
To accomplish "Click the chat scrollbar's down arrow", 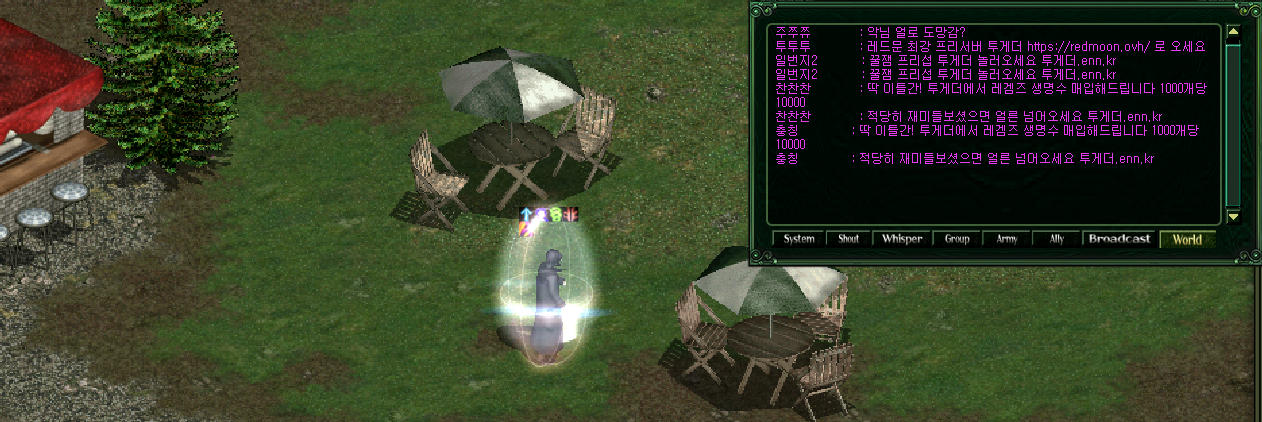I will click(x=1233, y=216).
